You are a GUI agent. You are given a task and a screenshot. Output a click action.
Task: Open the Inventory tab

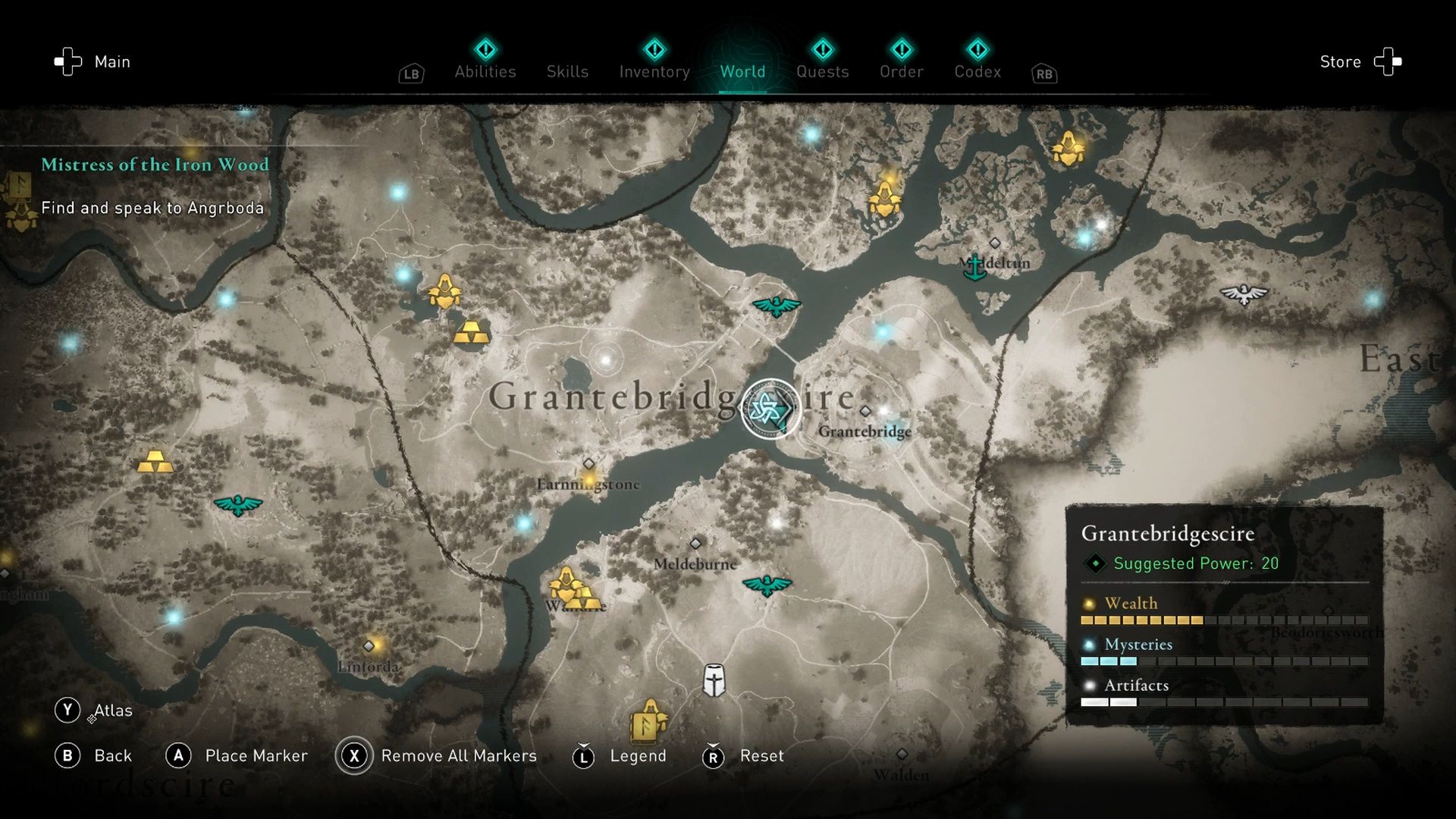(654, 71)
